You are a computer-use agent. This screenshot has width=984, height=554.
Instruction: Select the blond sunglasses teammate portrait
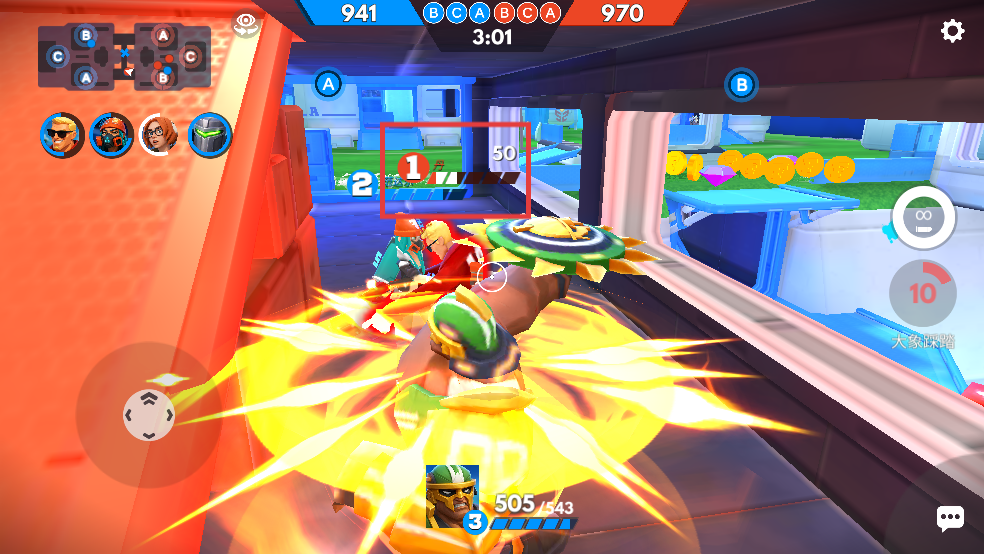62,134
